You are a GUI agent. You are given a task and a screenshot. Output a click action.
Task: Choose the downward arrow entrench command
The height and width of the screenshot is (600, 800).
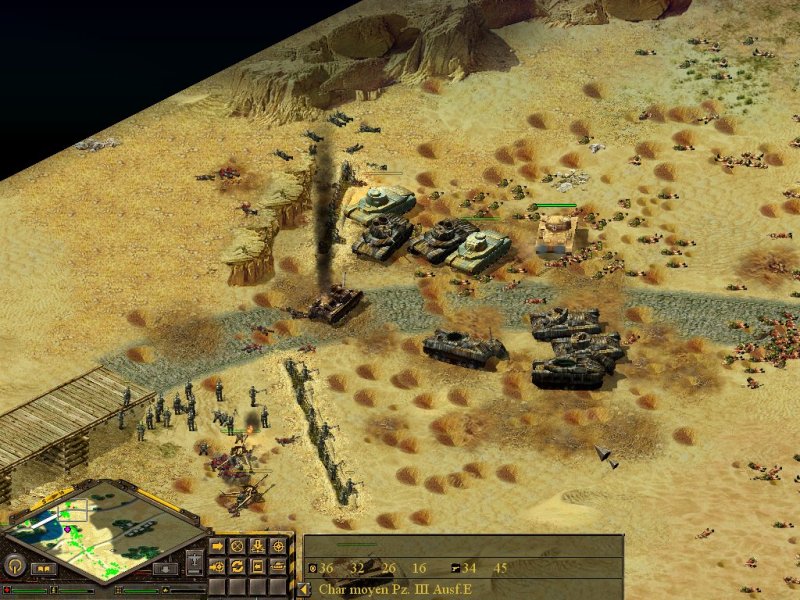[259, 547]
